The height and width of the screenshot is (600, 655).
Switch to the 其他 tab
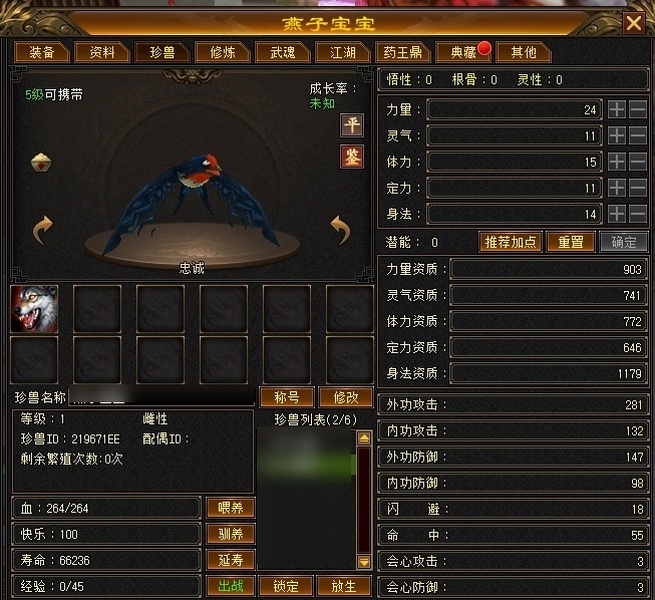coord(522,52)
